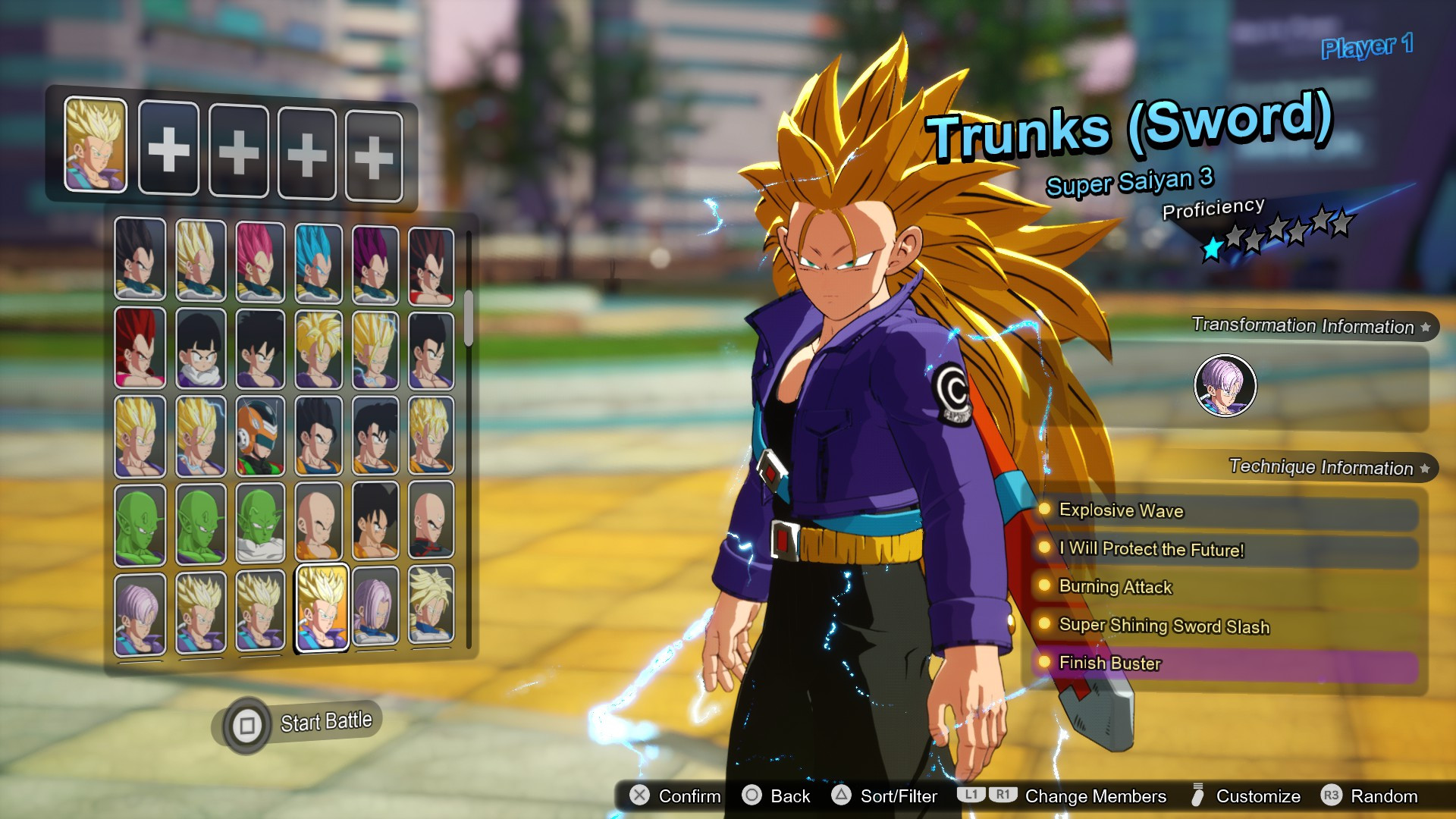Click the character grid scrollbar
The height and width of the screenshot is (819, 1456).
point(469,318)
